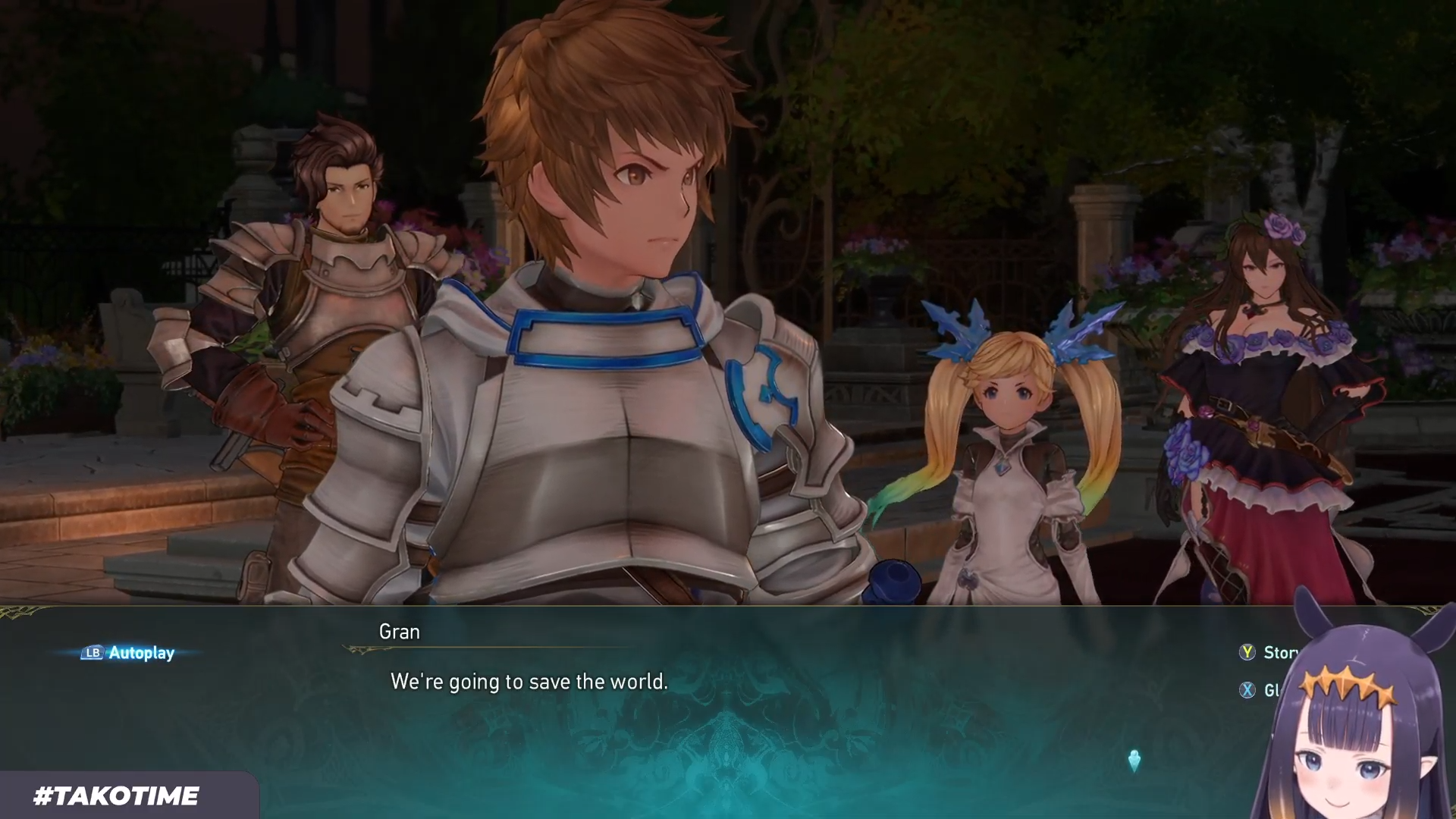This screenshot has width=1456, height=819.
Task: Open the Glossary option
Action: (x=1260, y=690)
